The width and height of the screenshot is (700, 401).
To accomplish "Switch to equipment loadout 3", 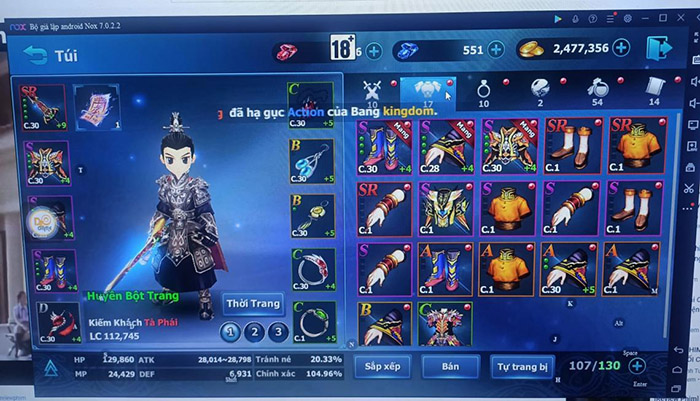I will (x=278, y=332).
